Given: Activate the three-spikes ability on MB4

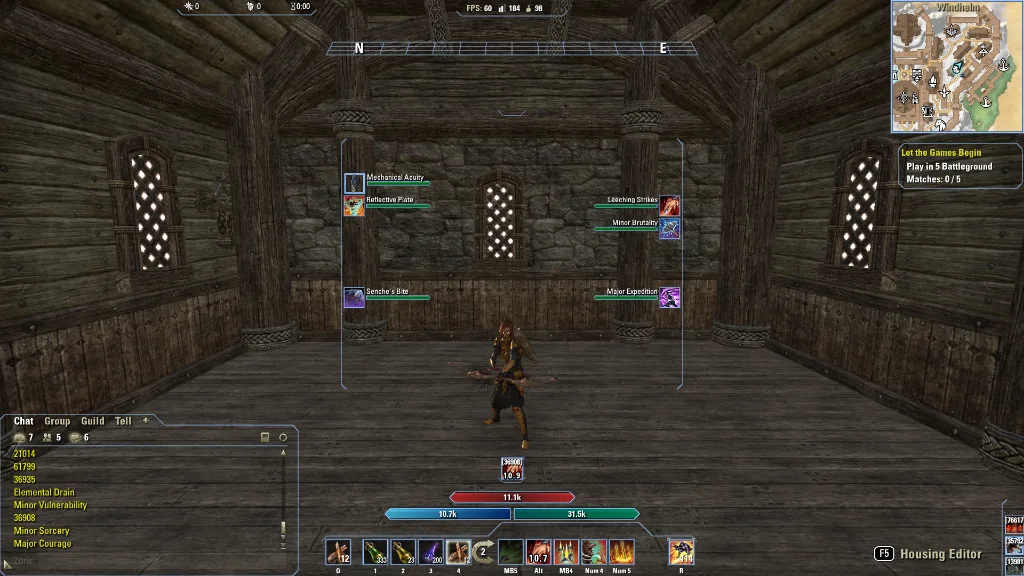Looking at the screenshot, I should pyautogui.click(x=566, y=551).
